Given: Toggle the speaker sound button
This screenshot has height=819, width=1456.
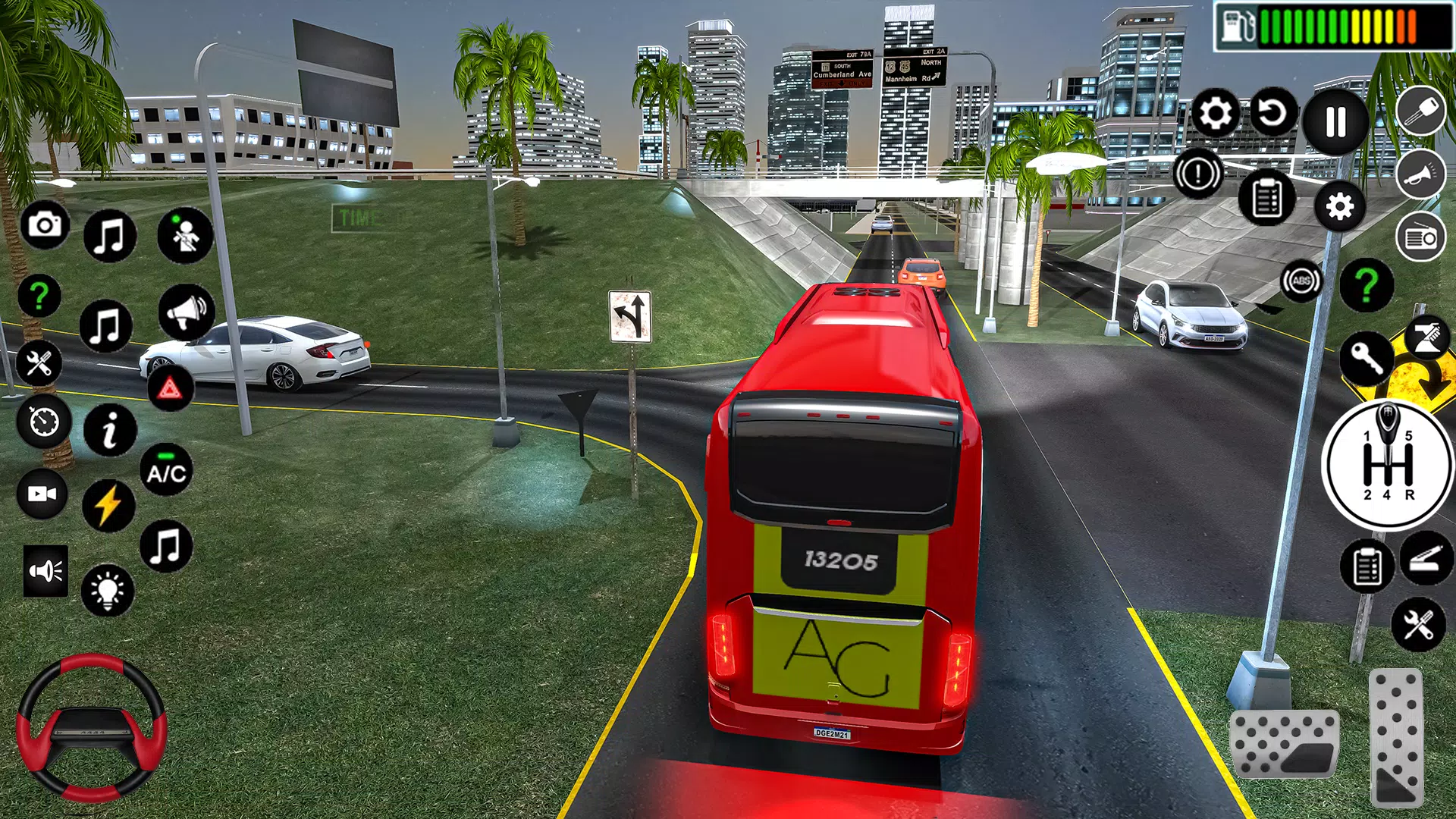Looking at the screenshot, I should (45, 570).
